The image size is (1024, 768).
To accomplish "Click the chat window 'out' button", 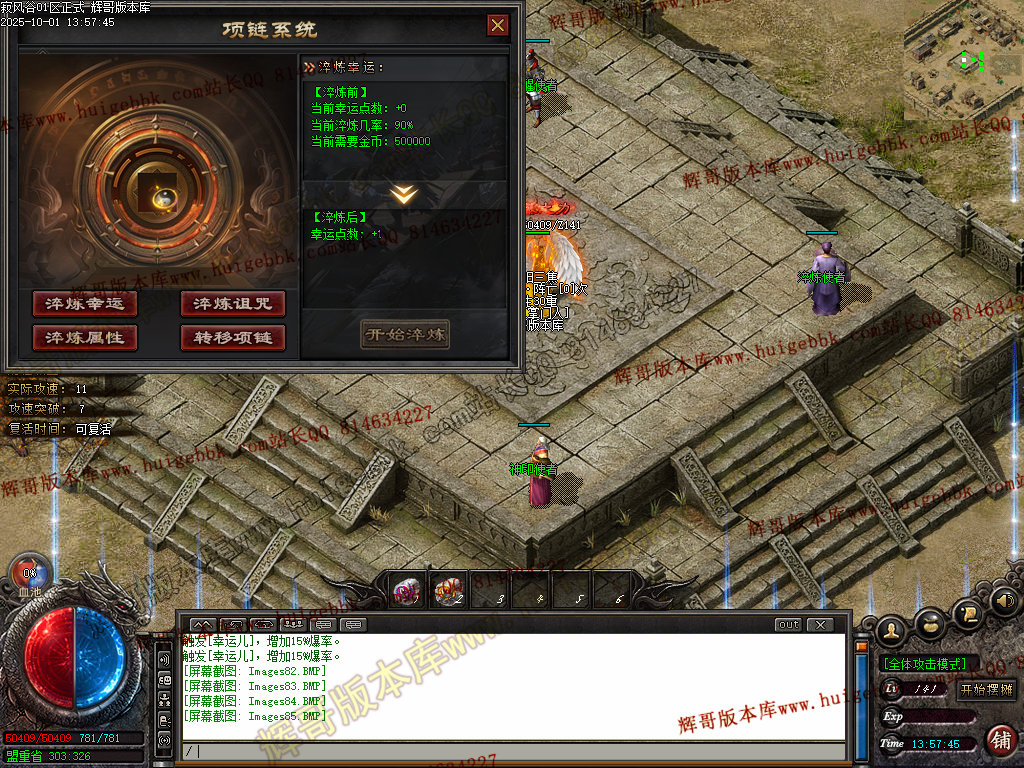I will pyautogui.click(x=788, y=625).
